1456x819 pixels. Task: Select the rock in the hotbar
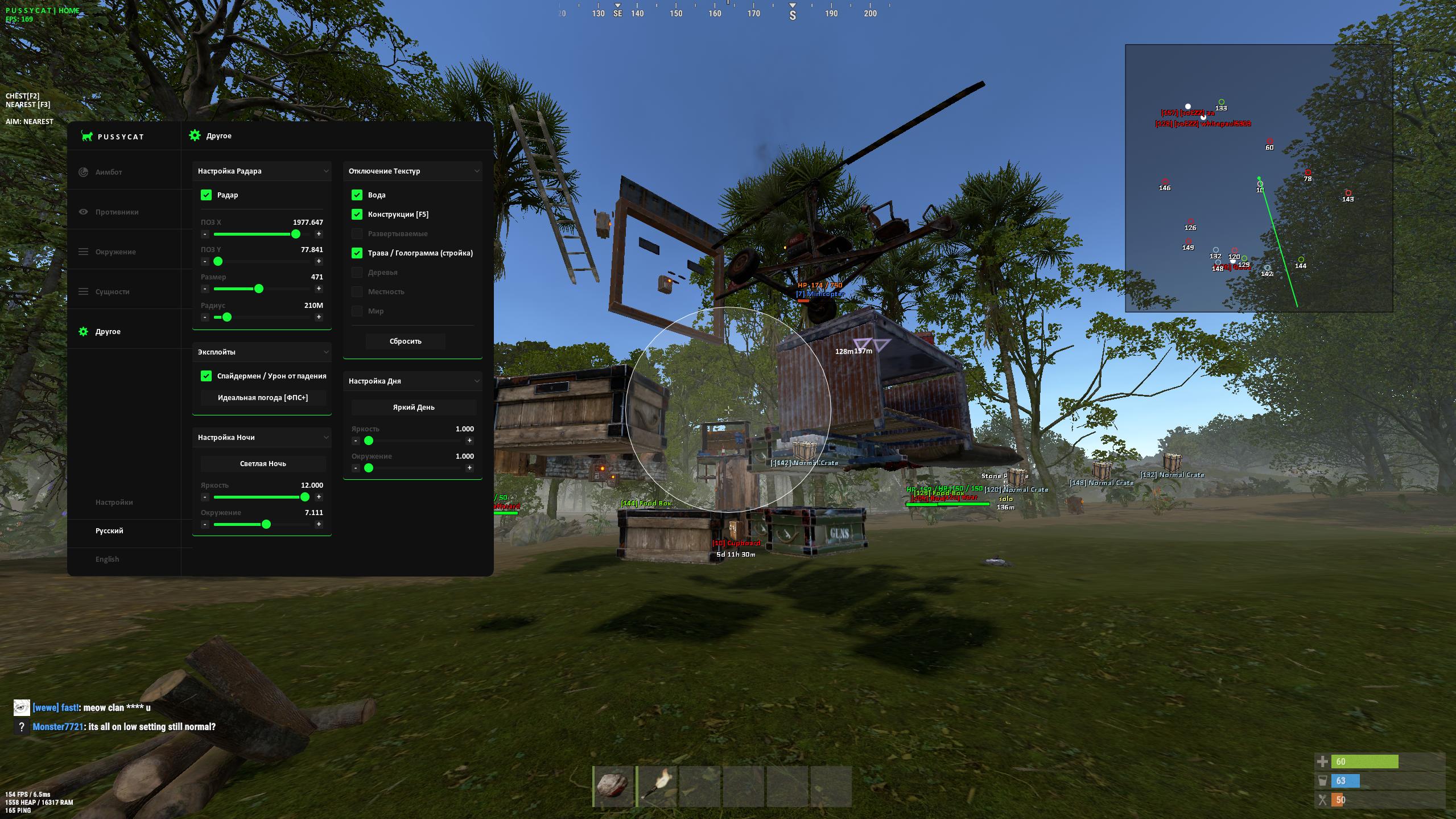pyautogui.click(x=614, y=787)
